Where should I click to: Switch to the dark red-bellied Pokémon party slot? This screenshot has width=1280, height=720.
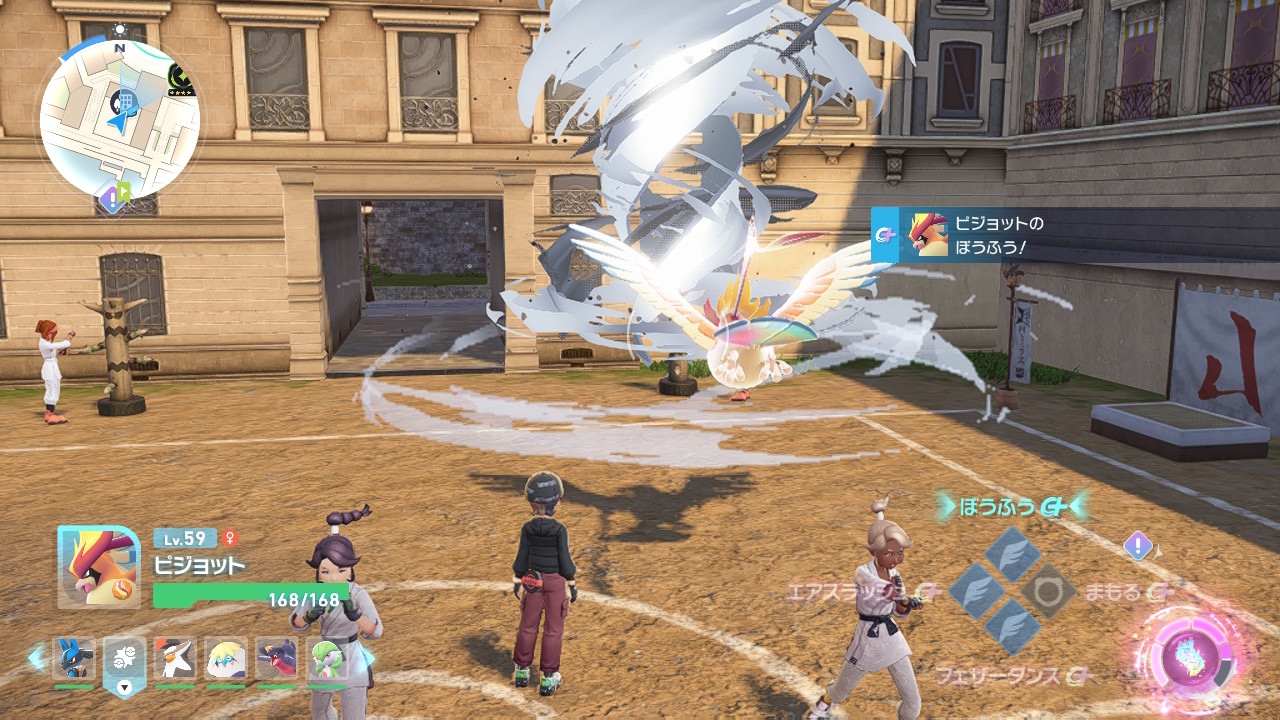point(276,659)
